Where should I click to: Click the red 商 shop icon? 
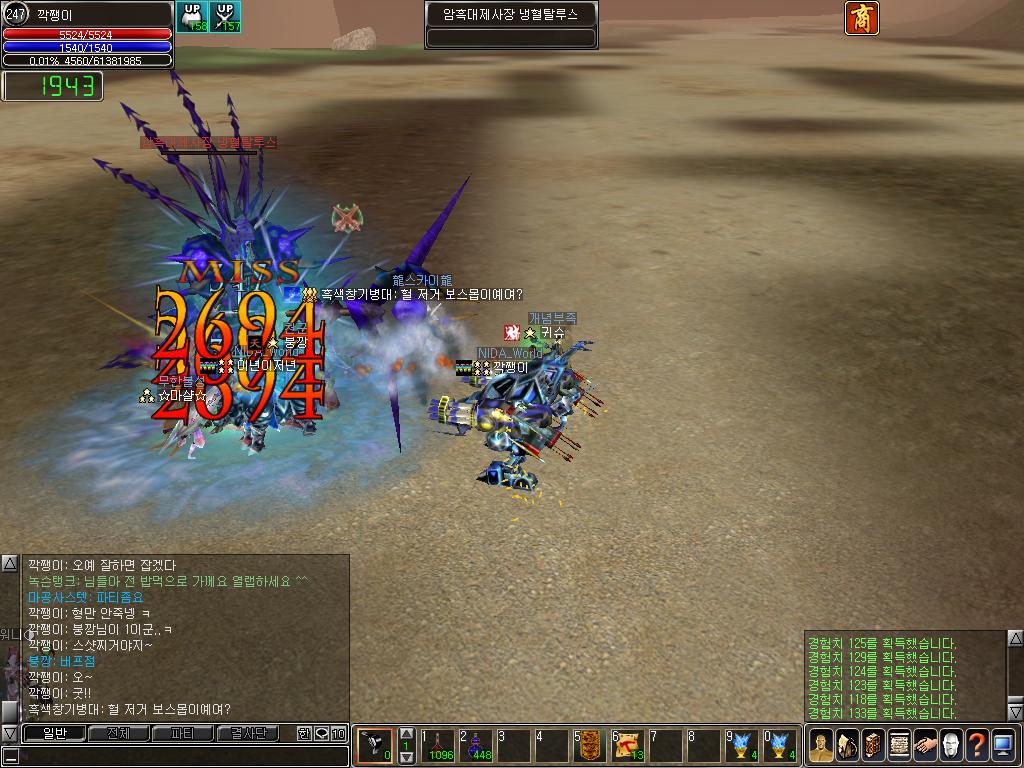pos(862,18)
